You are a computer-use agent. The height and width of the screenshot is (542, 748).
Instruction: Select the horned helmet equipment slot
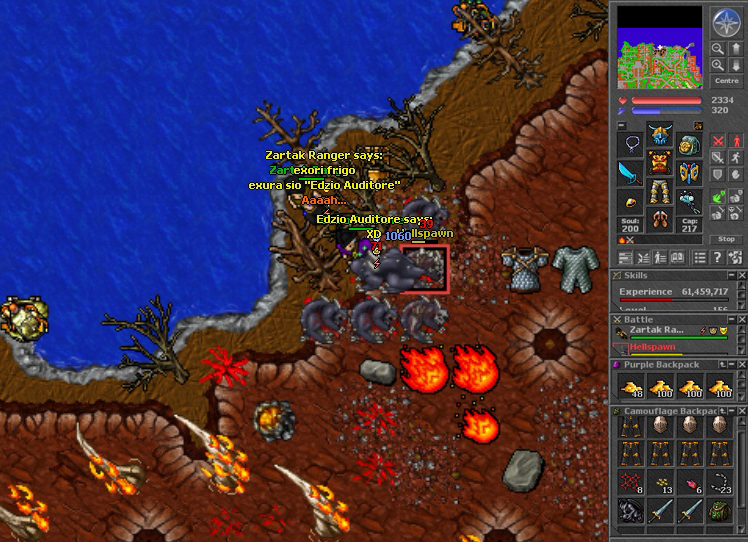660,134
